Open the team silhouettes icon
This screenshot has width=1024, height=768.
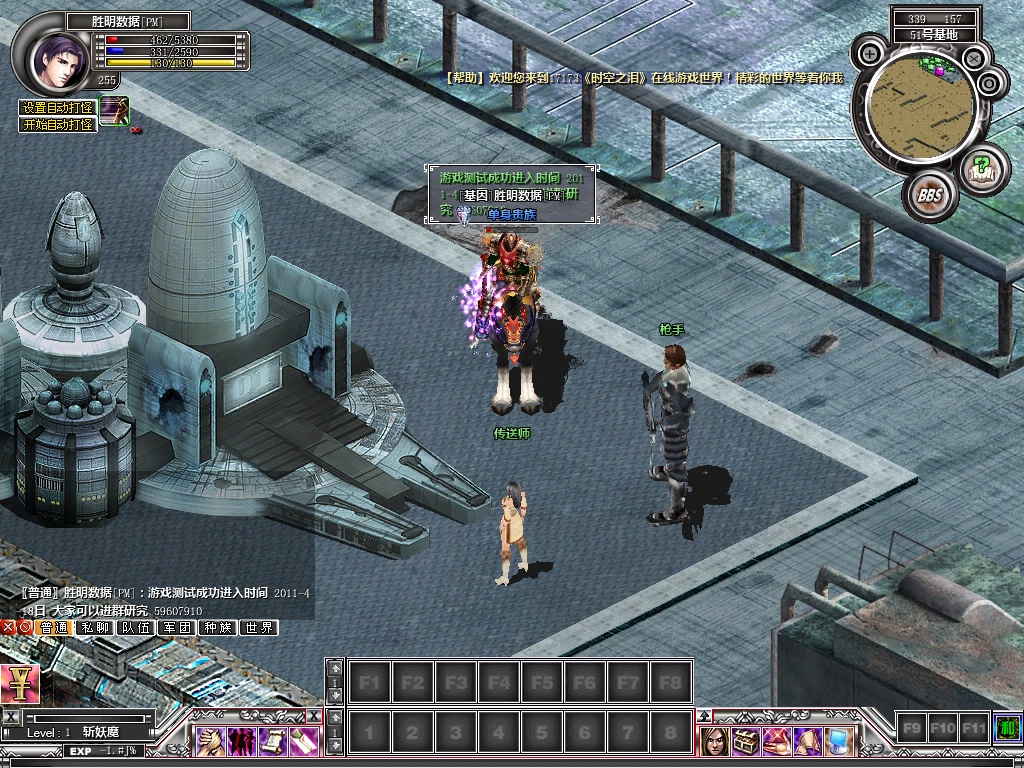pyautogui.click(x=241, y=740)
